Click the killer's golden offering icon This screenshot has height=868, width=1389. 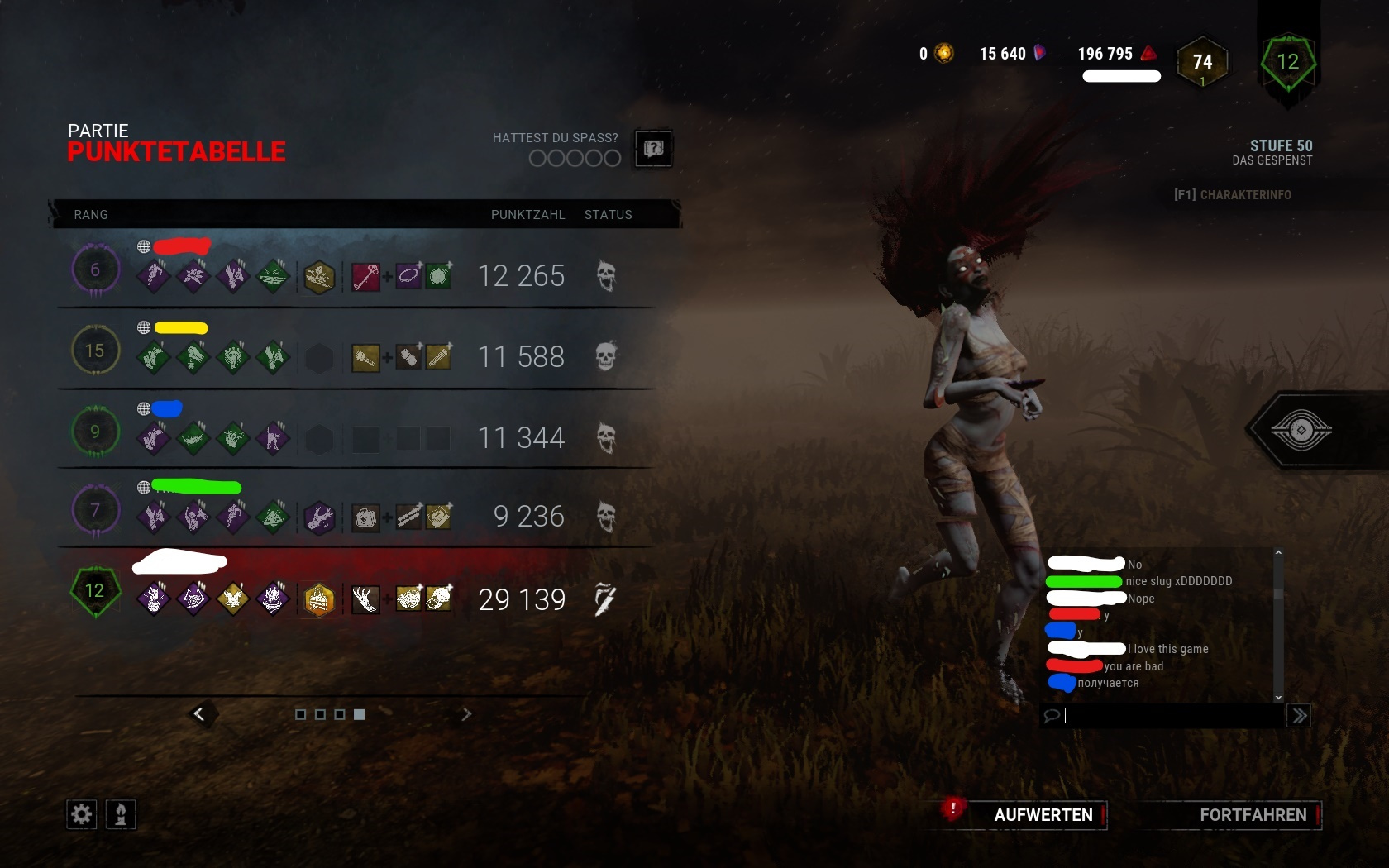tap(320, 599)
